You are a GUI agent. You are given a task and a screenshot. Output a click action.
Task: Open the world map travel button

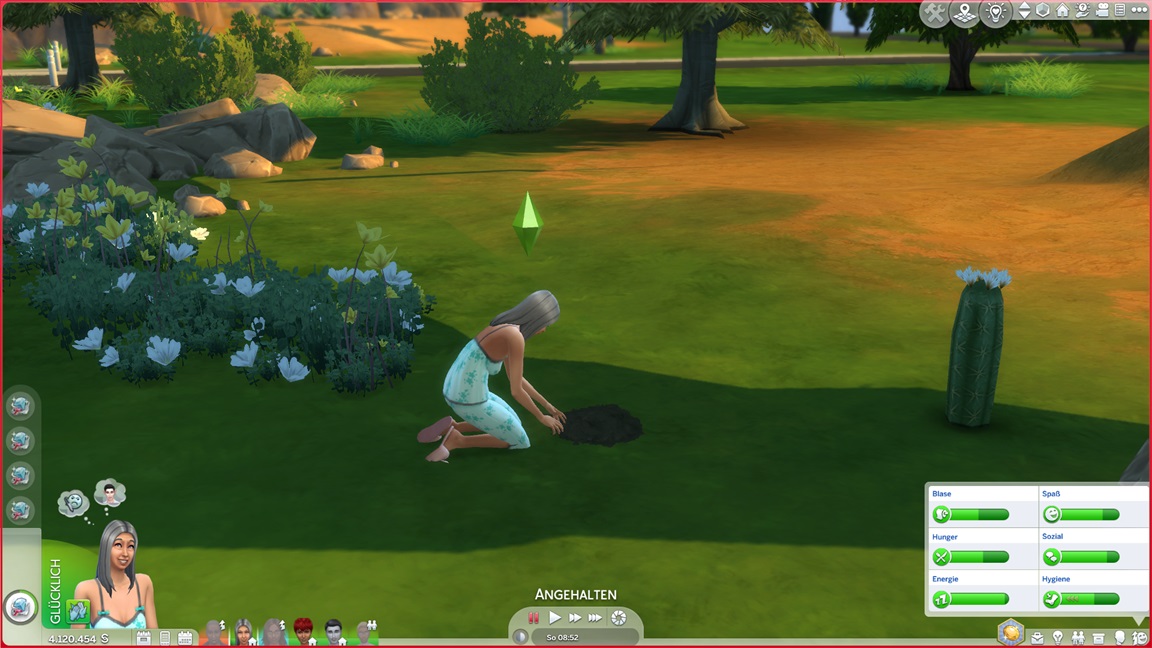[x=964, y=13]
